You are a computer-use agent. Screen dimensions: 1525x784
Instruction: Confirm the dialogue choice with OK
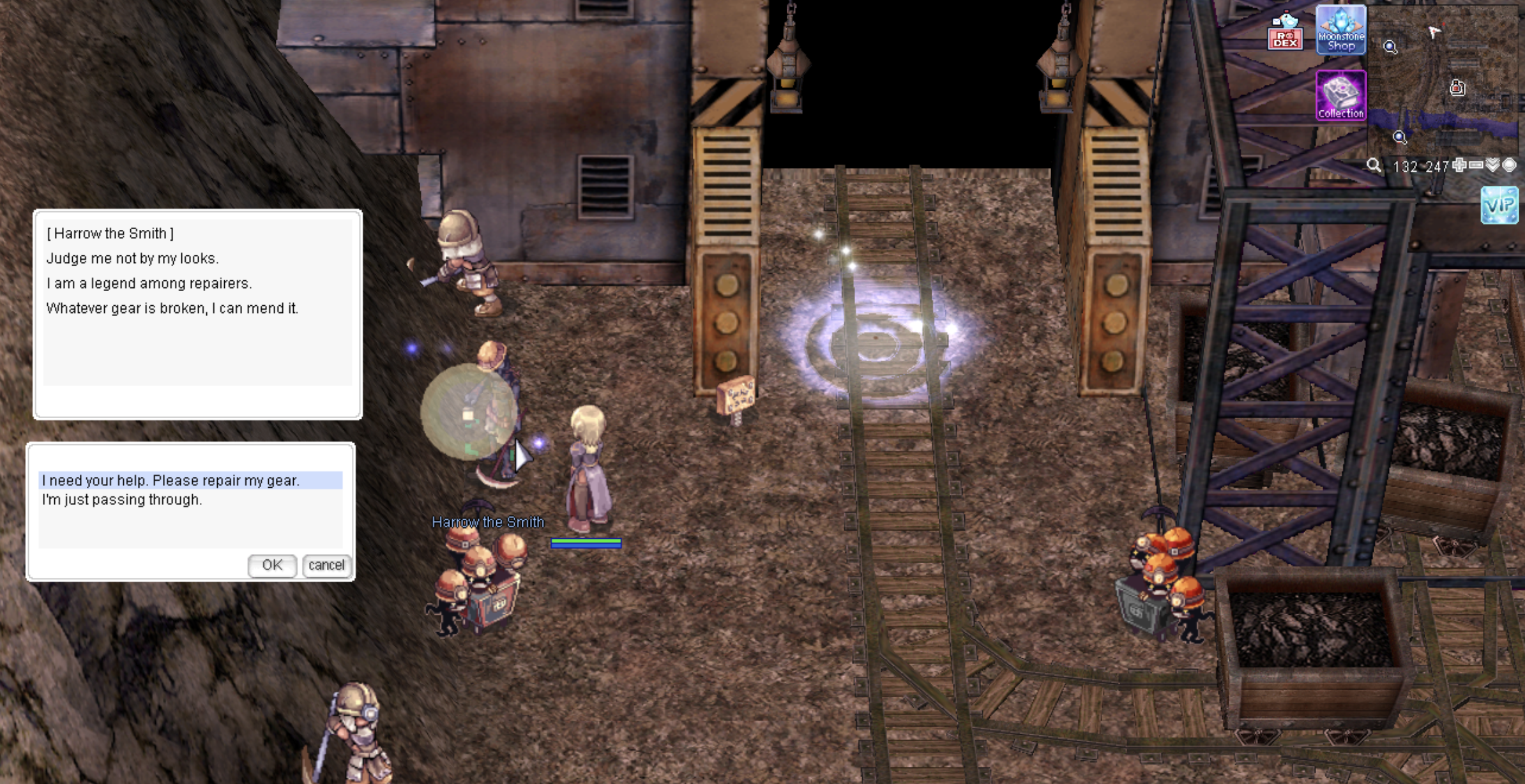click(x=272, y=565)
